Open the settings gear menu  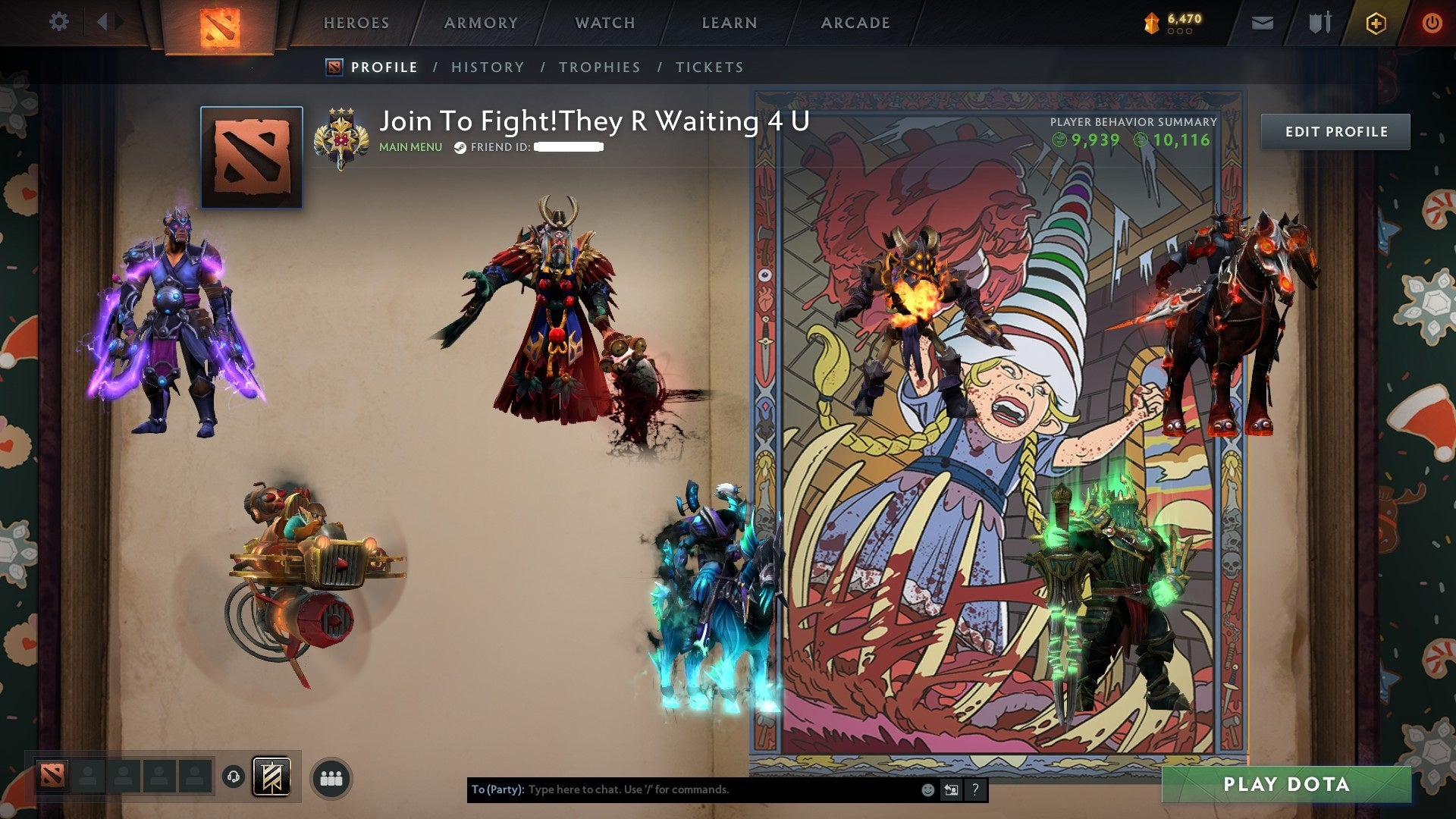[58, 22]
